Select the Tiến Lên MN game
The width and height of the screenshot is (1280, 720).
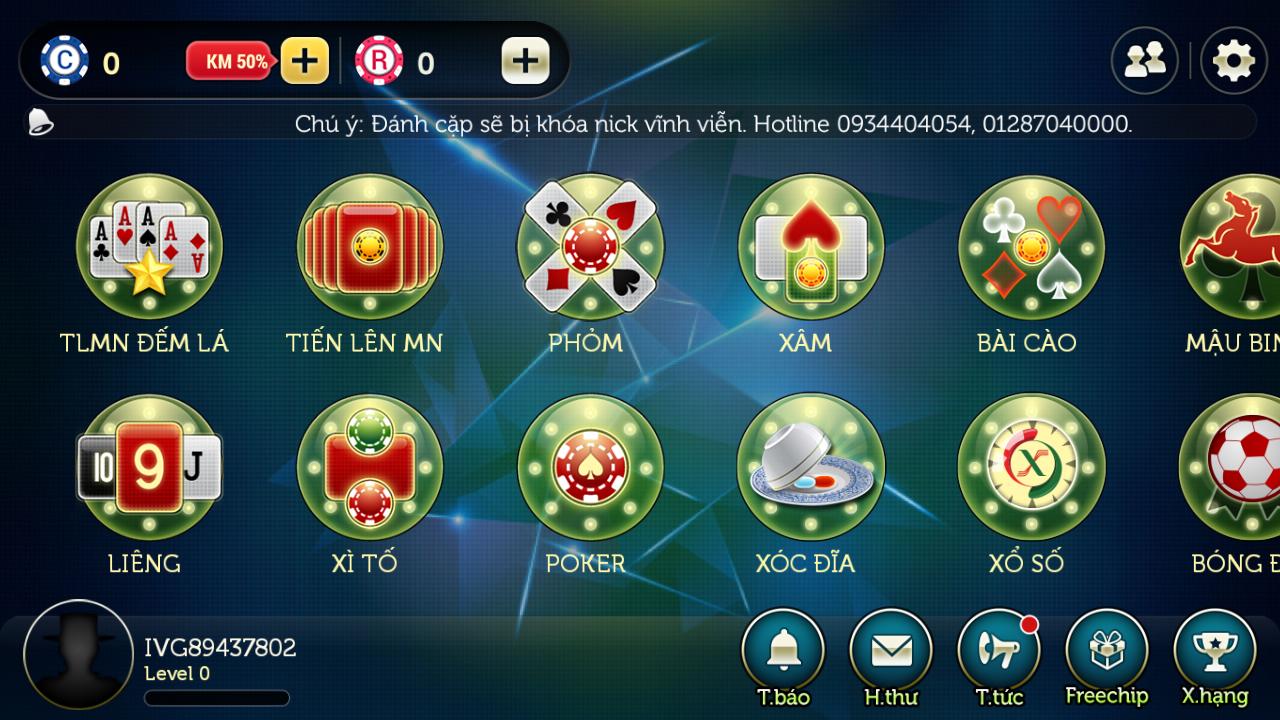point(370,247)
